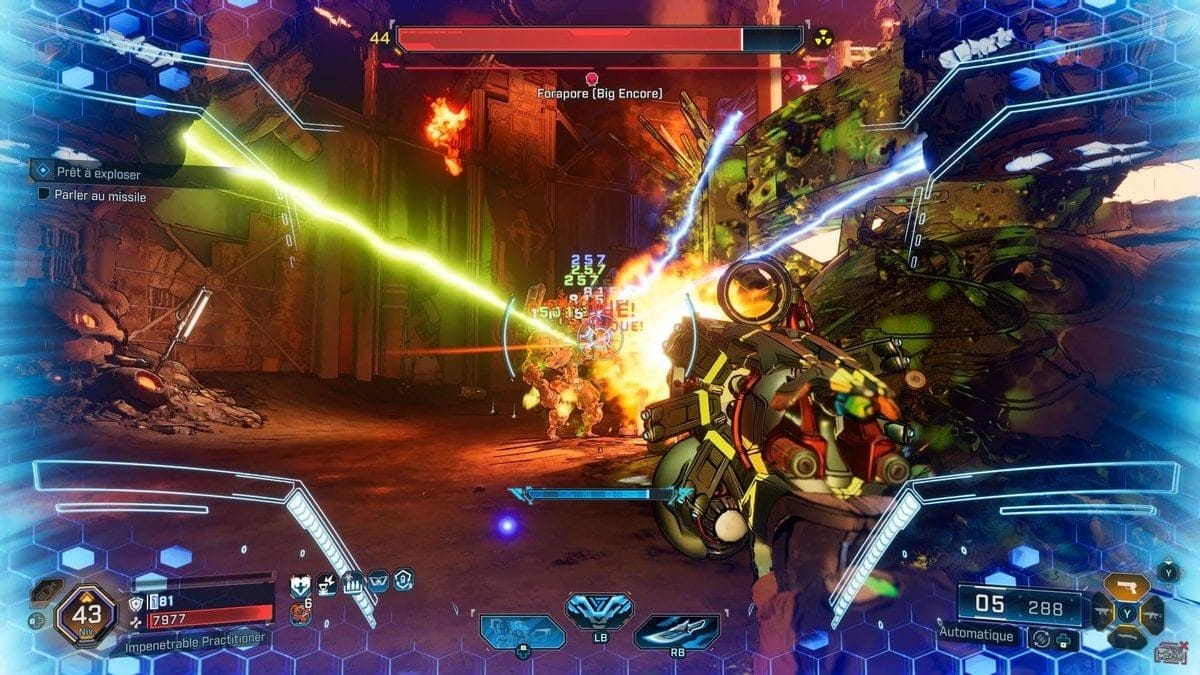Choose the left weapon wheel slot
1200x675 pixels.
pos(1103,612)
